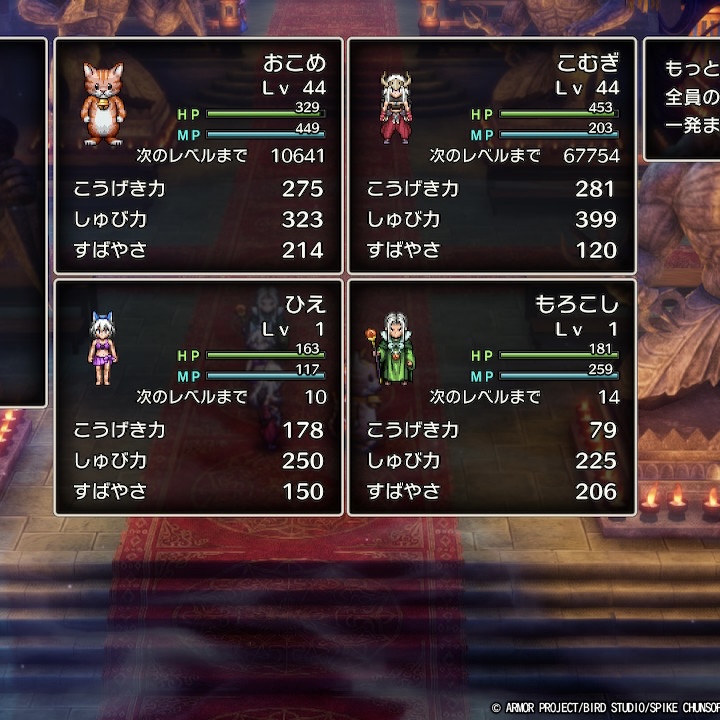
Task: Pick the ひえ party member card
Action: tap(198, 397)
